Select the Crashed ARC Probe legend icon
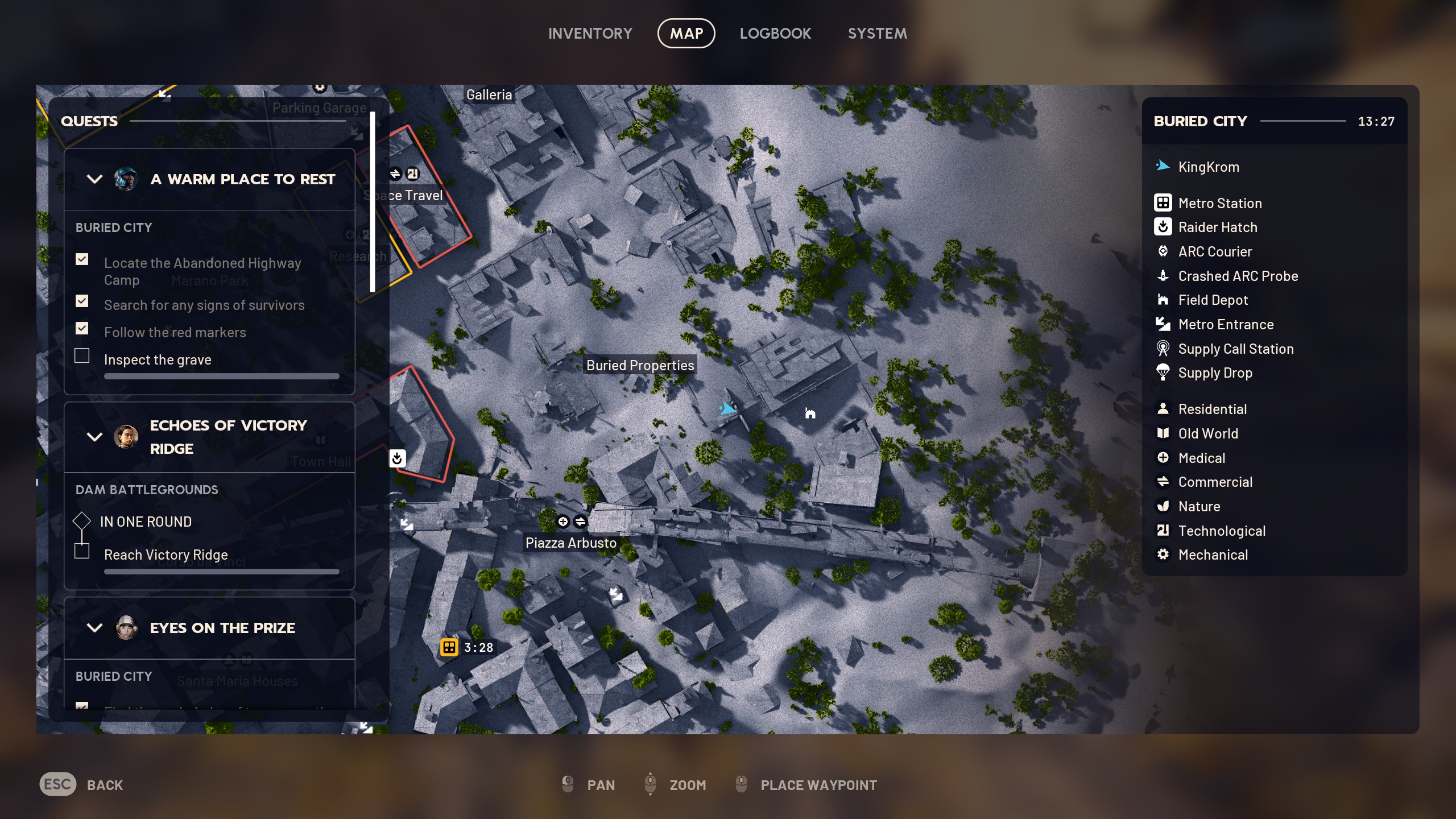Image resolution: width=1456 pixels, height=819 pixels. [1163, 276]
